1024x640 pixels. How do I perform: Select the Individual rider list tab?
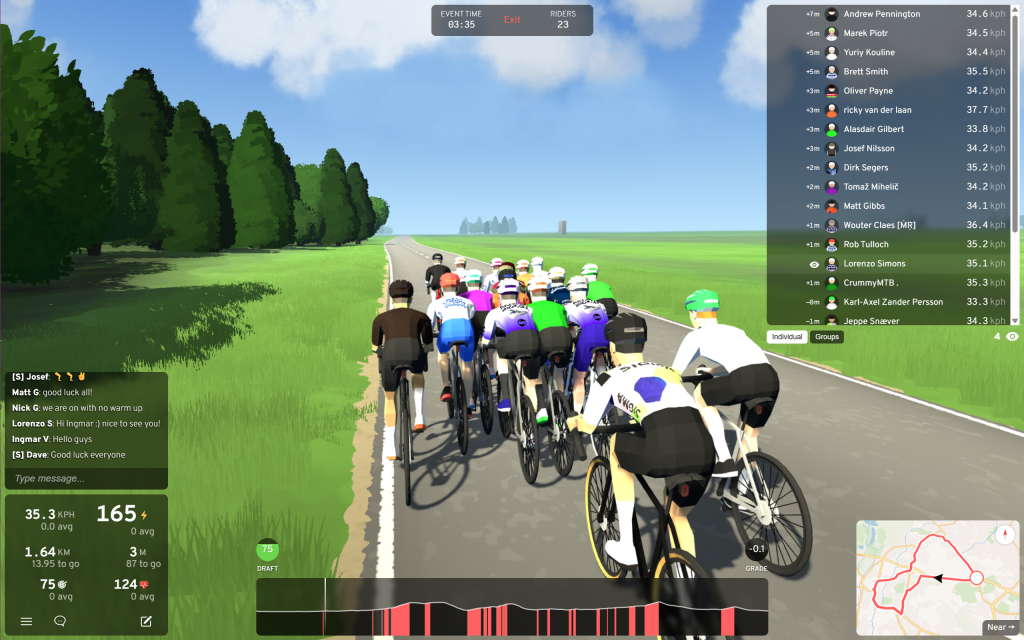tap(789, 337)
